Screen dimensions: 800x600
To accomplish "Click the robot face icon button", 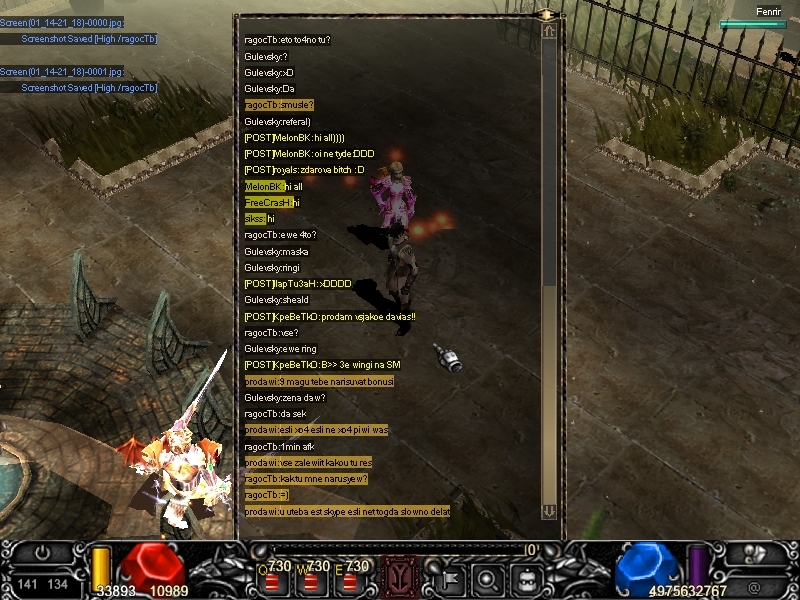I will [524, 578].
